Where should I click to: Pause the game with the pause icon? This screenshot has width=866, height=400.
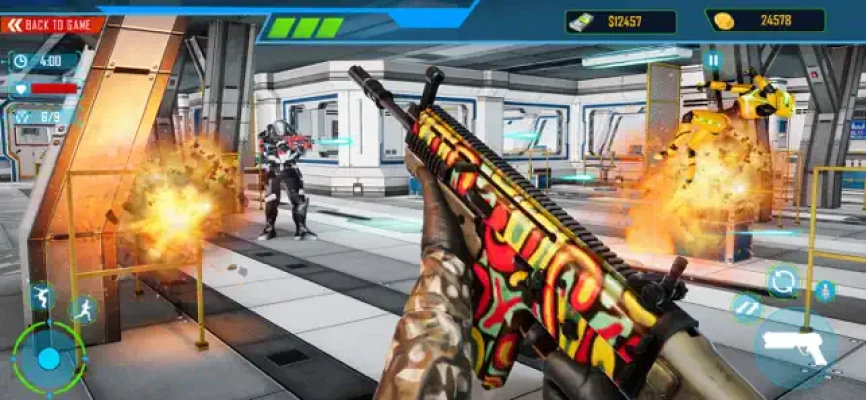coord(712,61)
